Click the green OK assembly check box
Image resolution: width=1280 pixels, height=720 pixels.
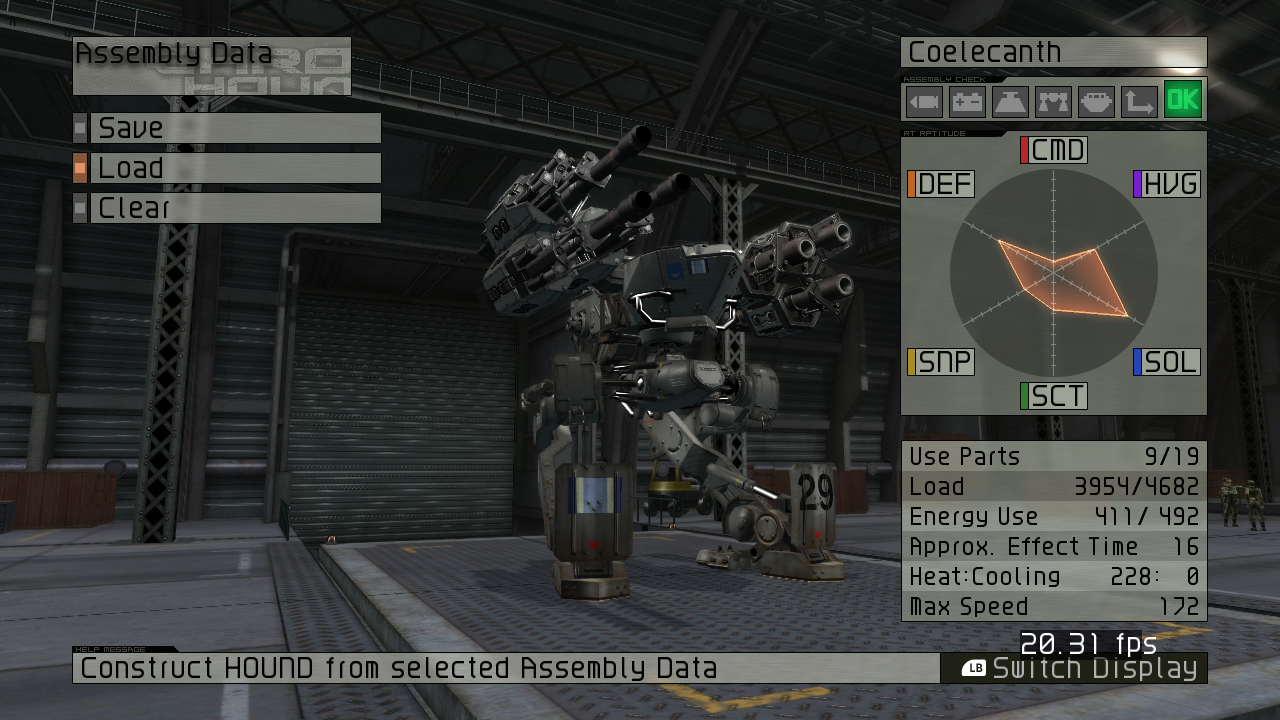[1183, 100]
